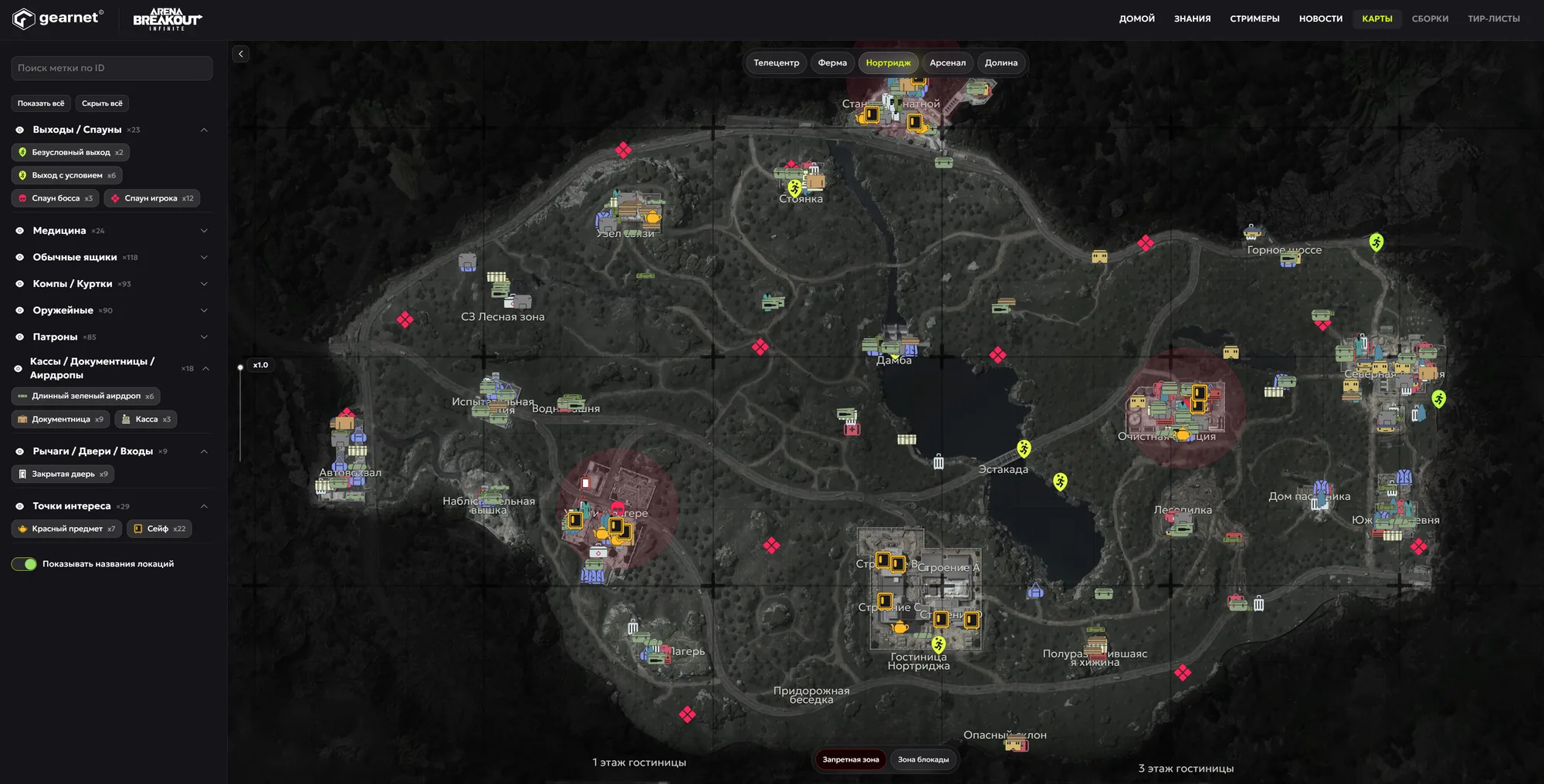Hide all markers with 'Скрыть всё'
This screenshot has width=1544, height=784.
[x=102, y=103]
